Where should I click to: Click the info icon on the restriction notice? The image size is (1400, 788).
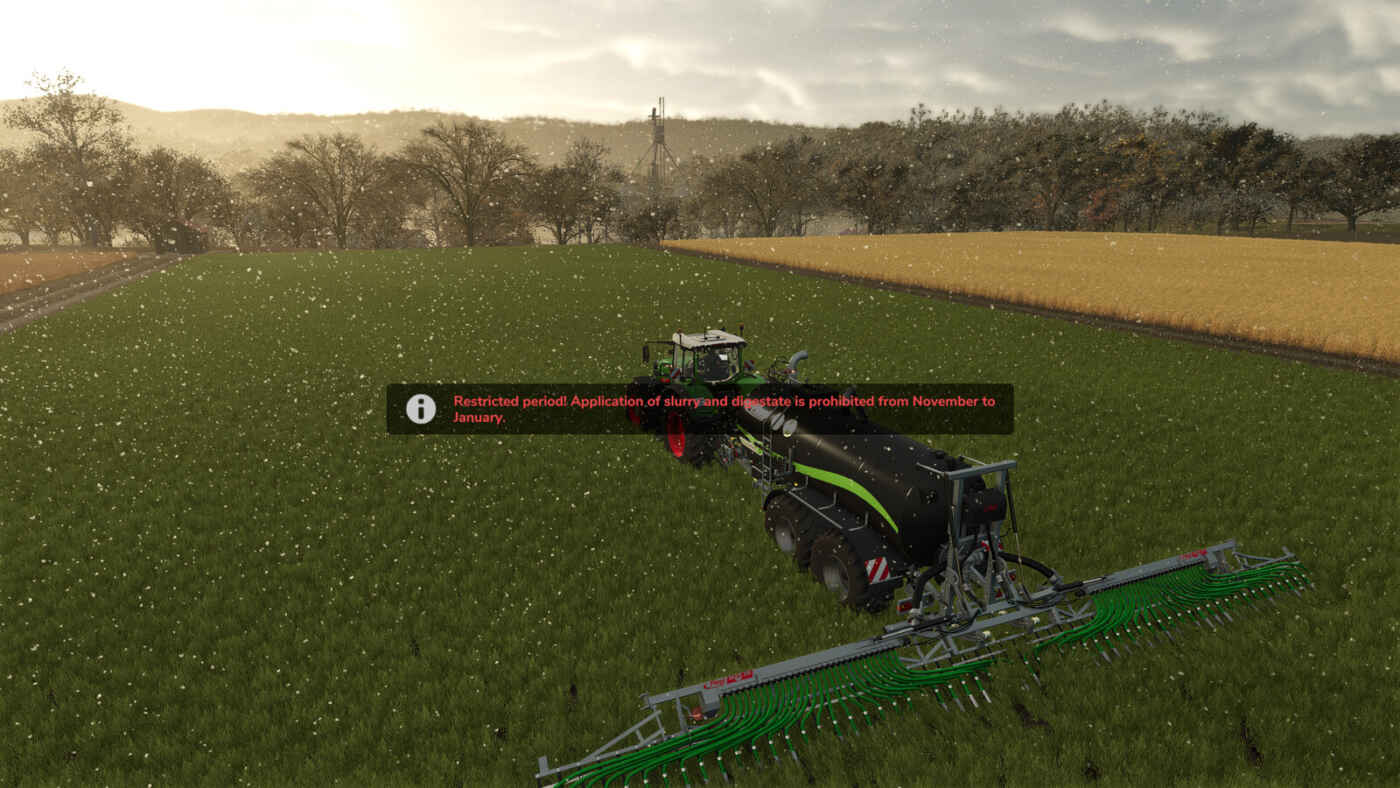point(420,409)
